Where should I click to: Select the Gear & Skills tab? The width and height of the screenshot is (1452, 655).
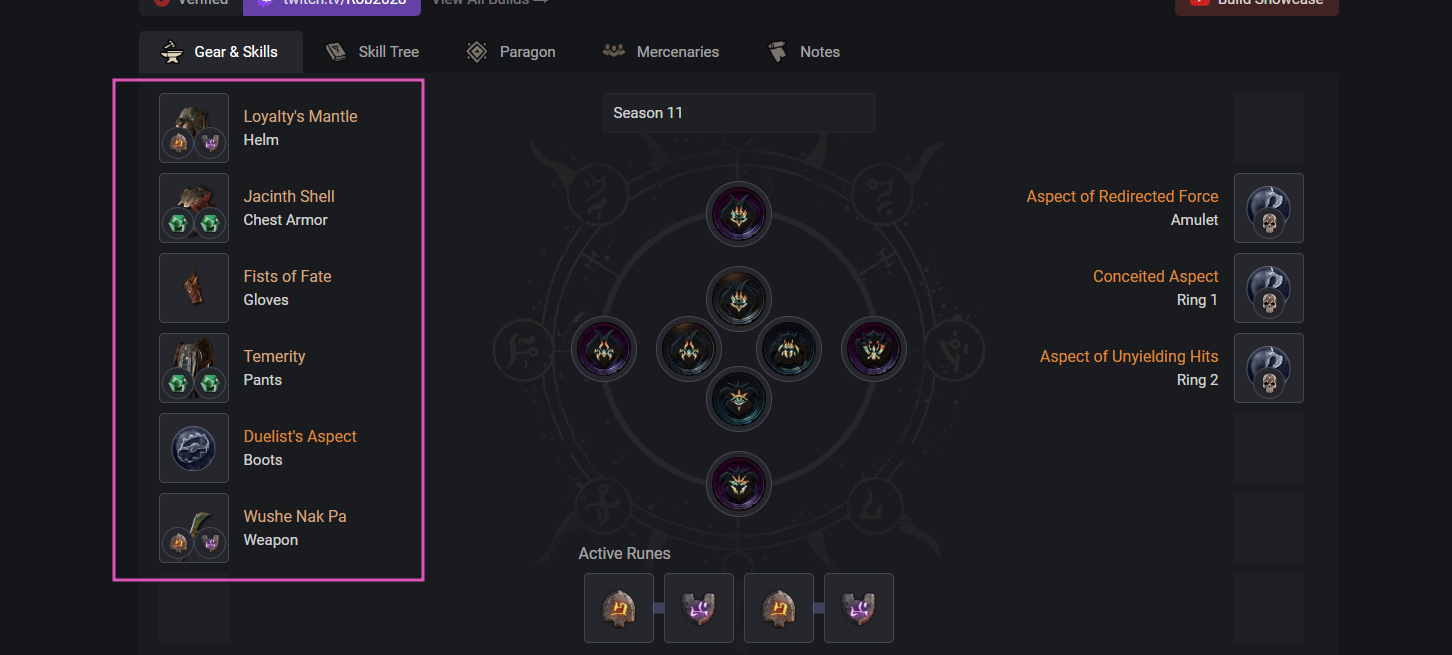221,52
